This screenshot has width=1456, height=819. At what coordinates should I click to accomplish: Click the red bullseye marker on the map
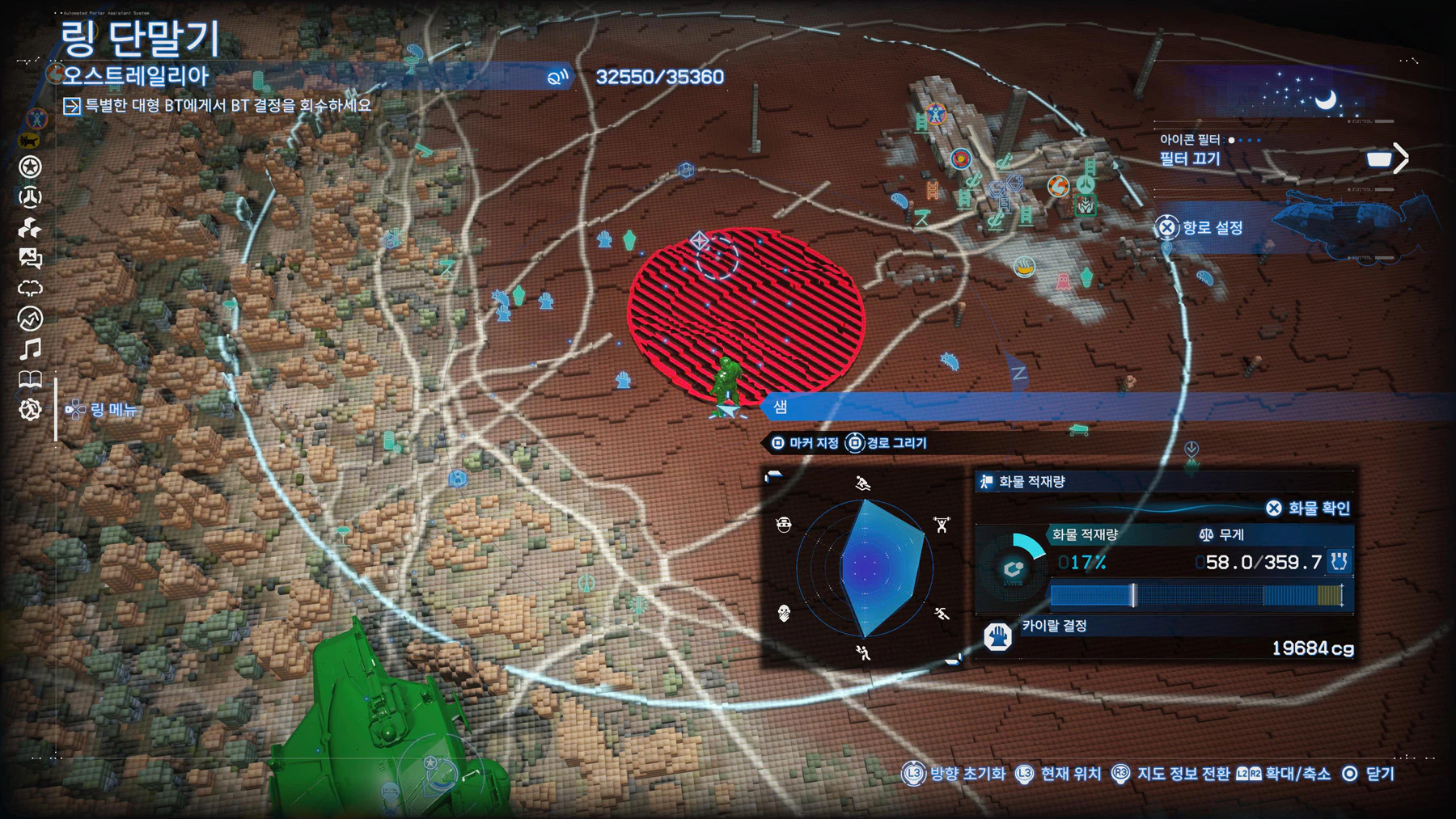(x=960, y=158)
